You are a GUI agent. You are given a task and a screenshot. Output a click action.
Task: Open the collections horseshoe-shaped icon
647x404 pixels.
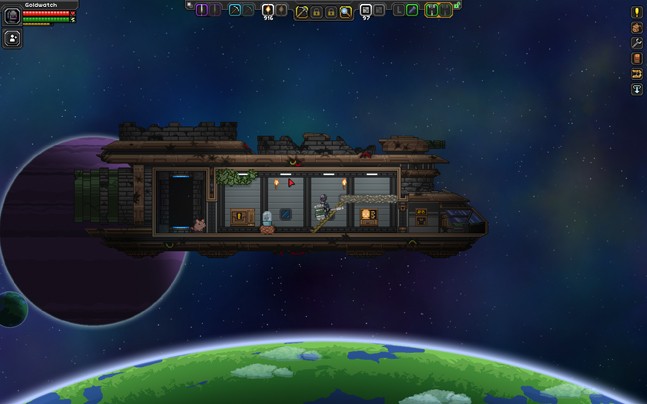(x=637, y=74)
